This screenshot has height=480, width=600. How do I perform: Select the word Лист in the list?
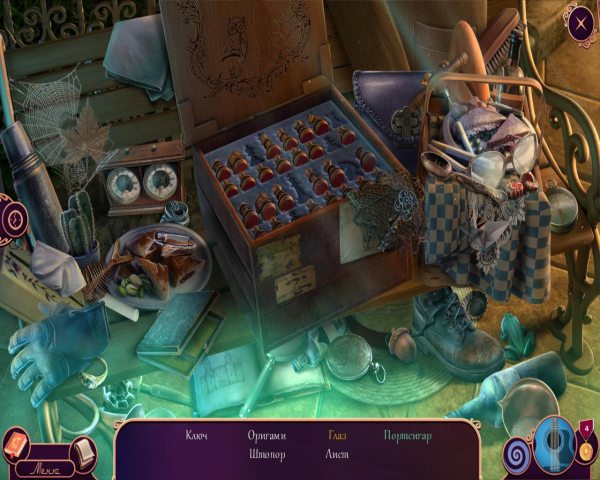(x=337, y=453)
